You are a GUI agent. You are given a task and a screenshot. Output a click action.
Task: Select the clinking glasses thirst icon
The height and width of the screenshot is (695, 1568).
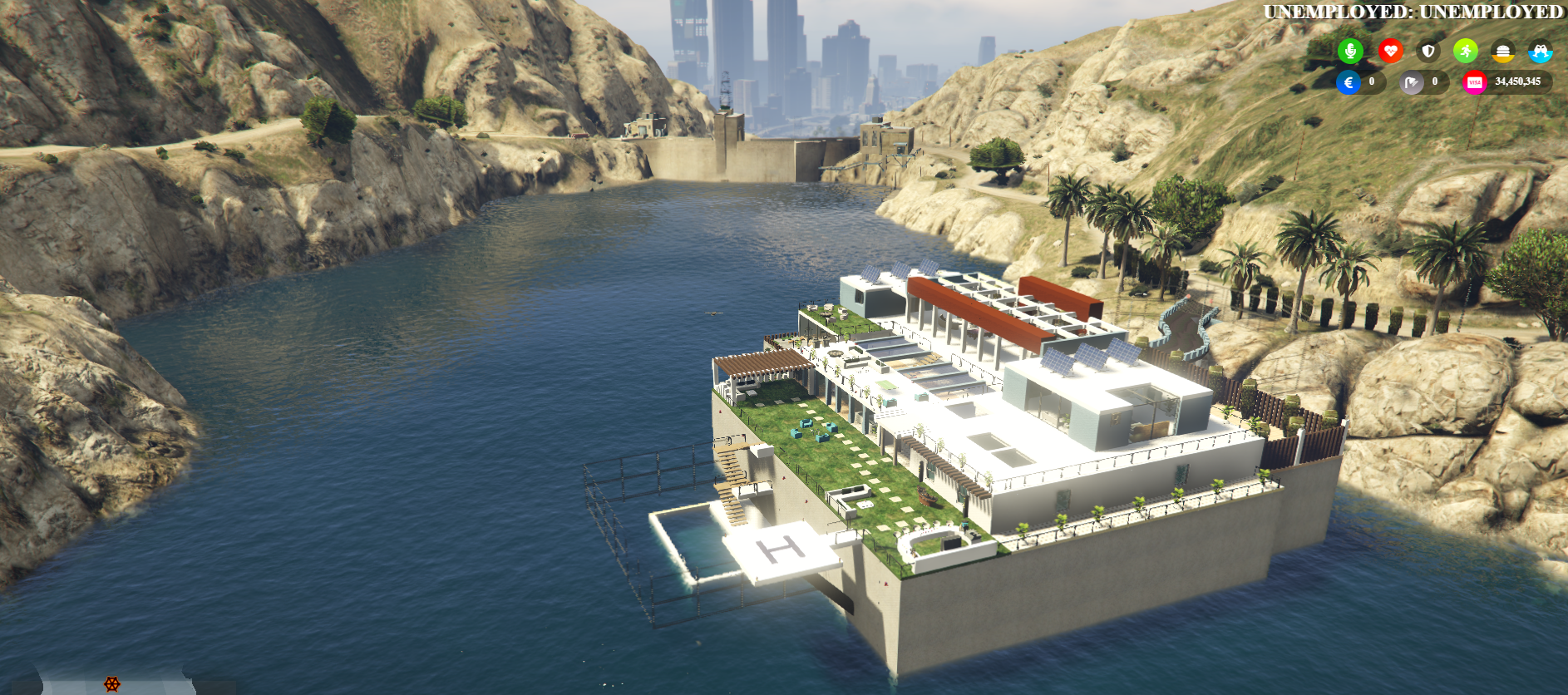click(1540, 52)
